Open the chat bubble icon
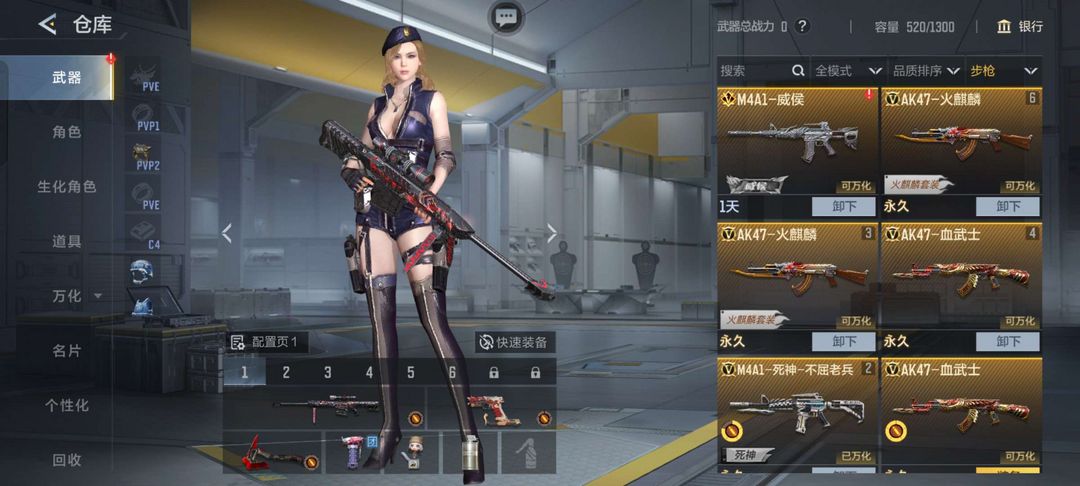Screen dimensions: 1080x486 coord(506,16)
